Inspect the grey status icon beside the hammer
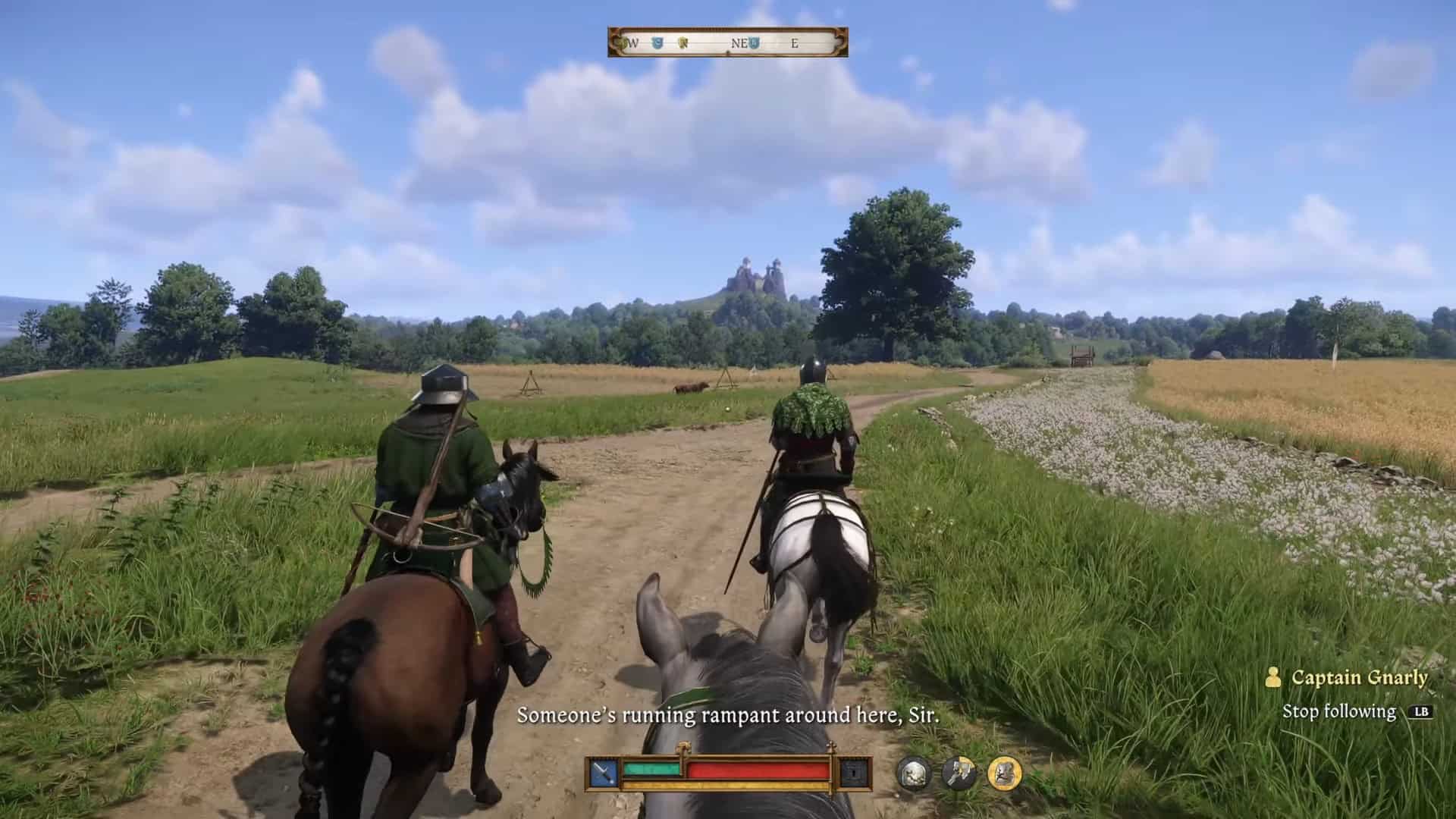 click(913, 773)
